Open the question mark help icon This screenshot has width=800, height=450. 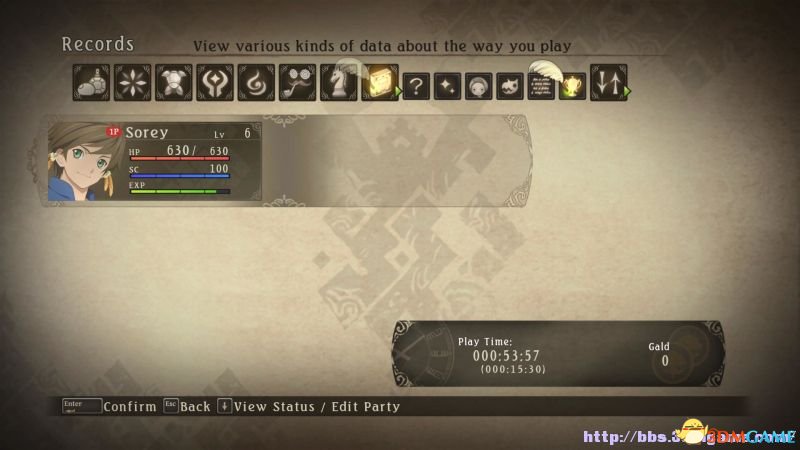pos(416,86)
